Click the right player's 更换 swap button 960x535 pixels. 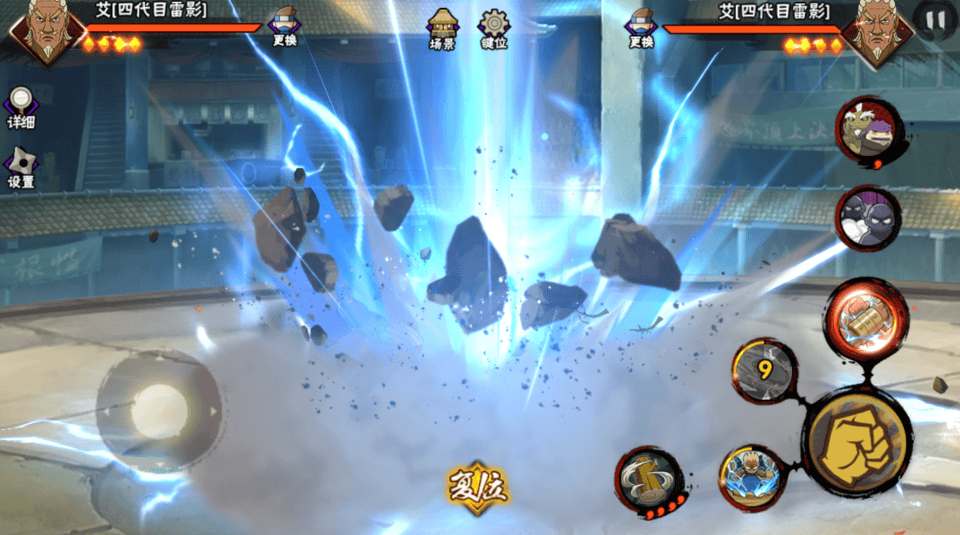click(641, 27)
